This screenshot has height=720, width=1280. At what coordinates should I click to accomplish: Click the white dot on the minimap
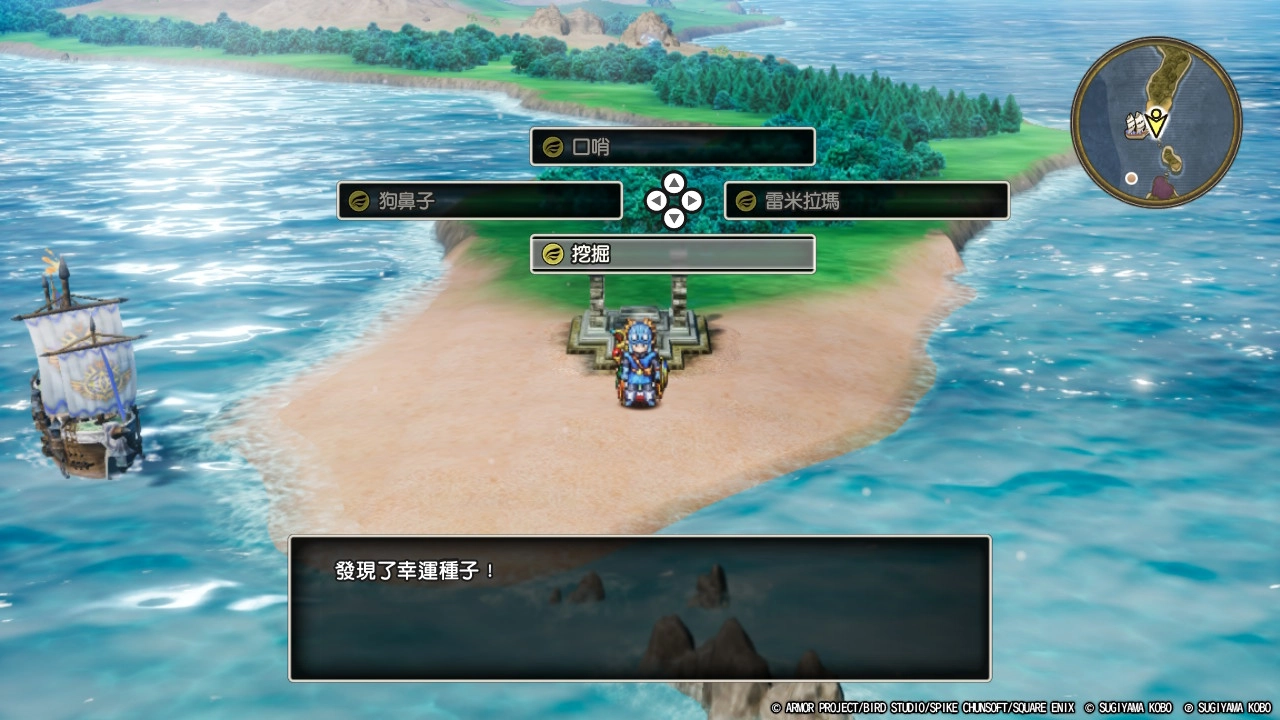[1132, 177]
